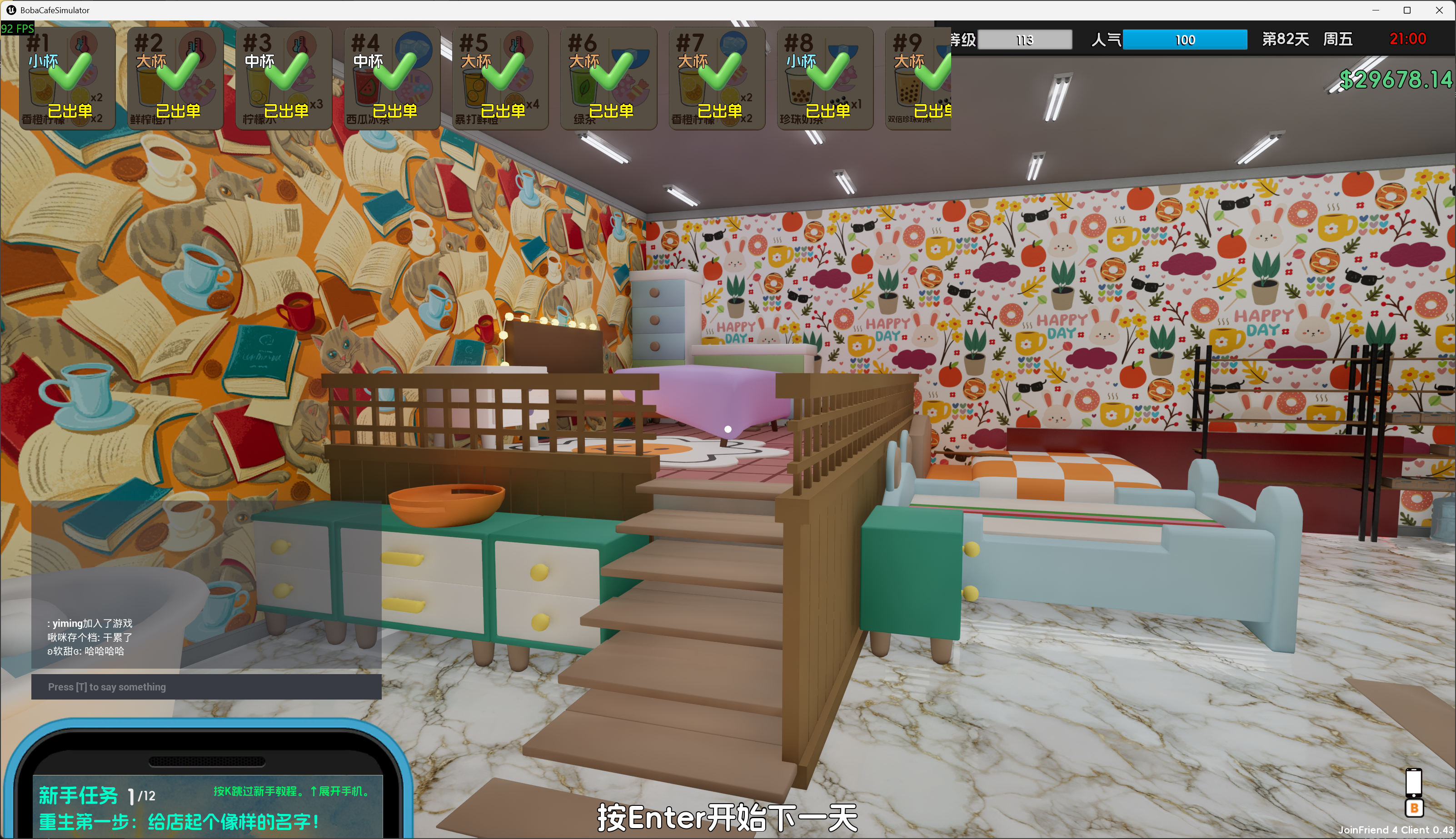Focus the chat box input field
The width and height of the screenshot is (1456, 839).
tap(206, 687)
